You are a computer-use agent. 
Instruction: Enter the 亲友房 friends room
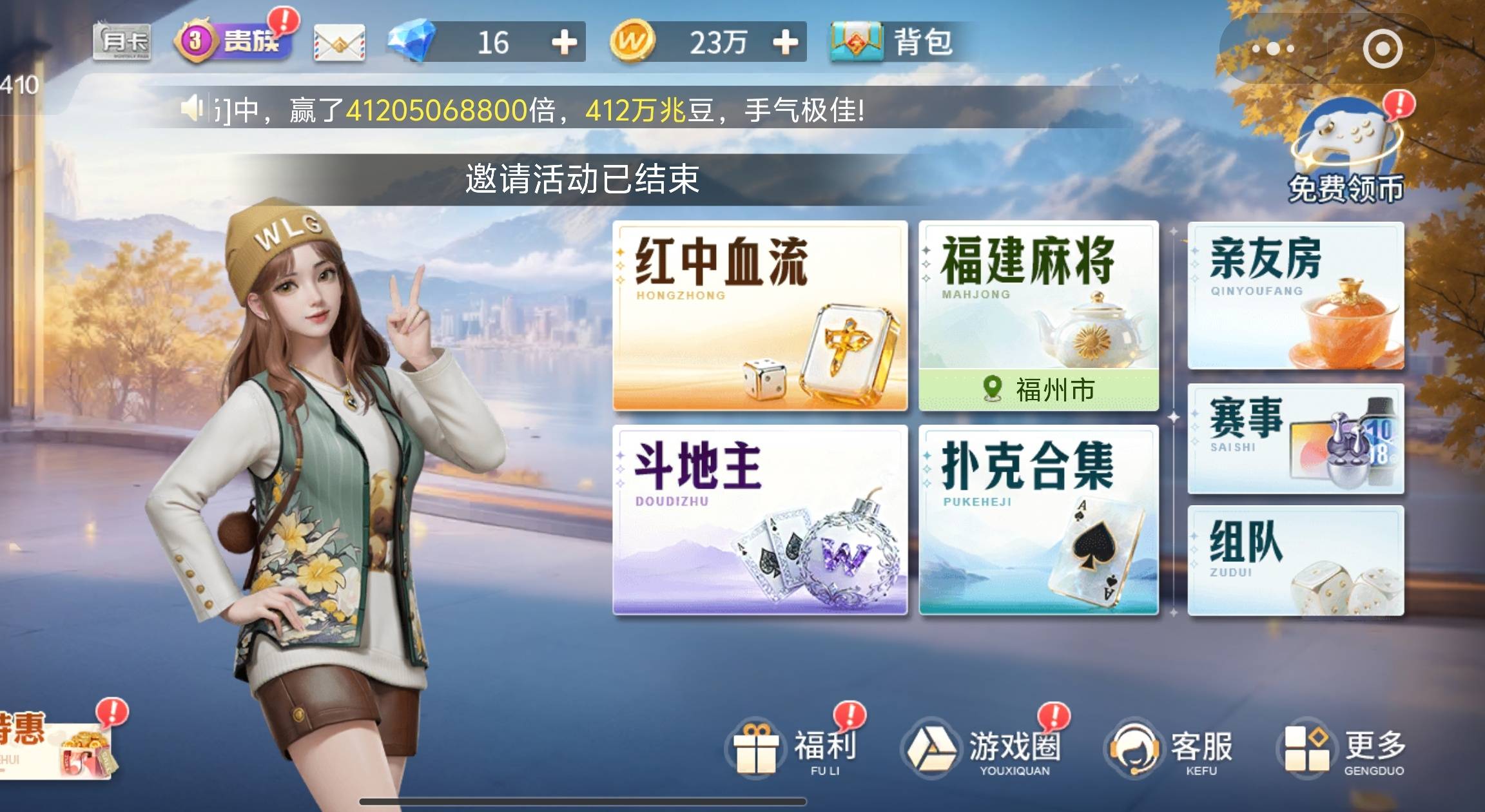click(1296, 296)
